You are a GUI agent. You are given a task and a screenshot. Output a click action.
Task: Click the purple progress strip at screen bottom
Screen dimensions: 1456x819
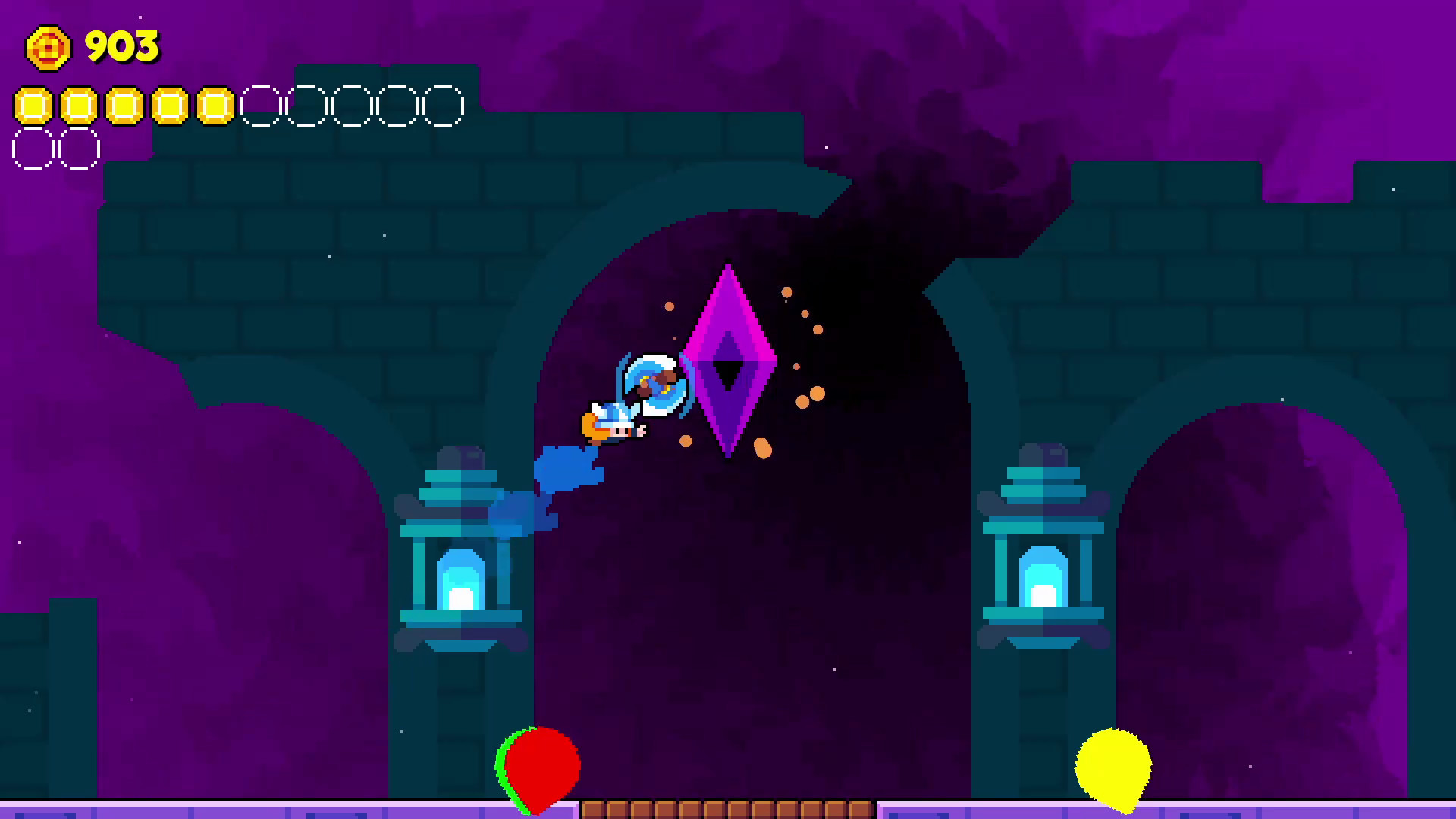coord(227,811)
